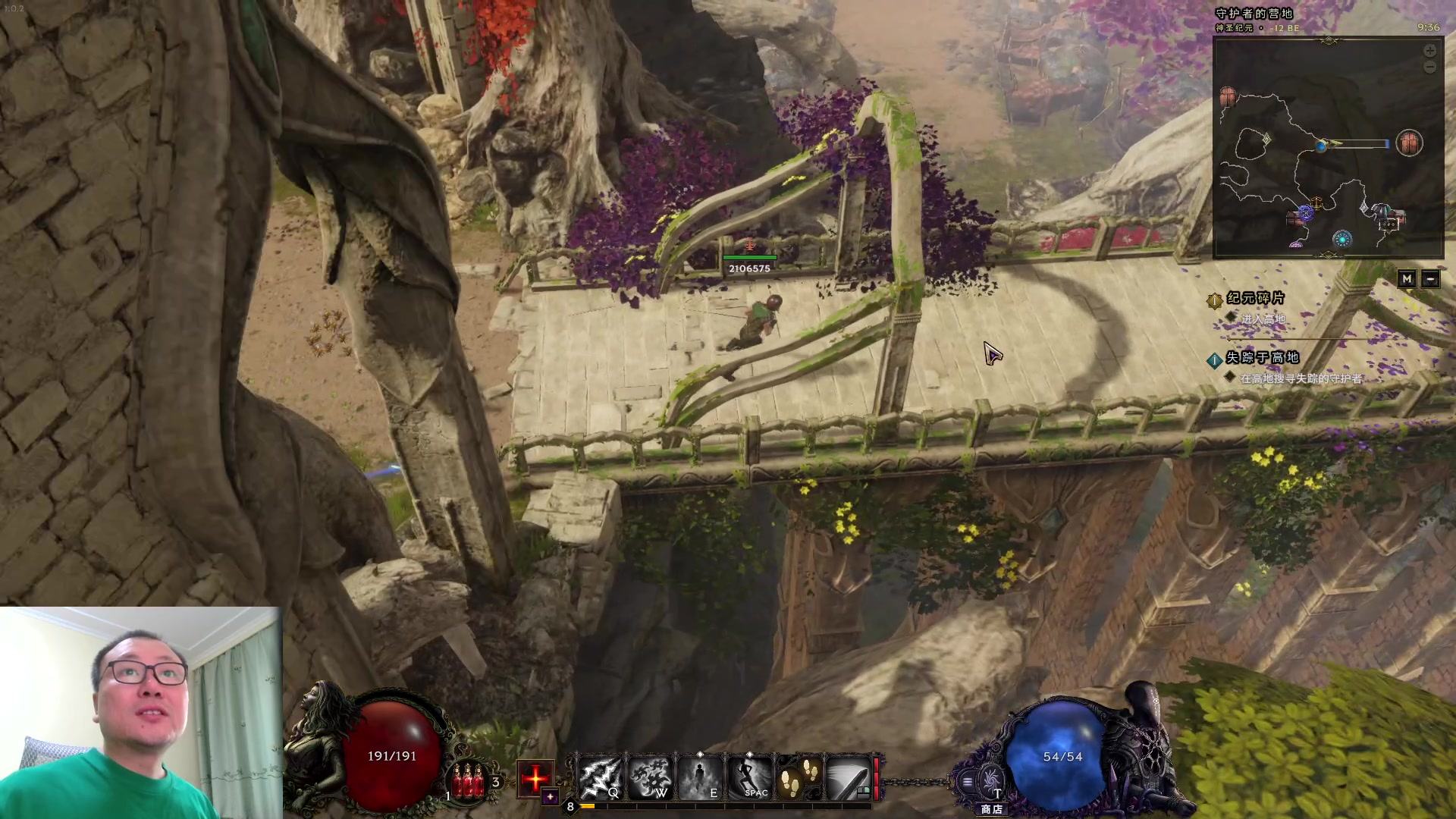Use the shuriken skill bound to W
This screenshot has width=1456, height=819.
coord(650,777)
